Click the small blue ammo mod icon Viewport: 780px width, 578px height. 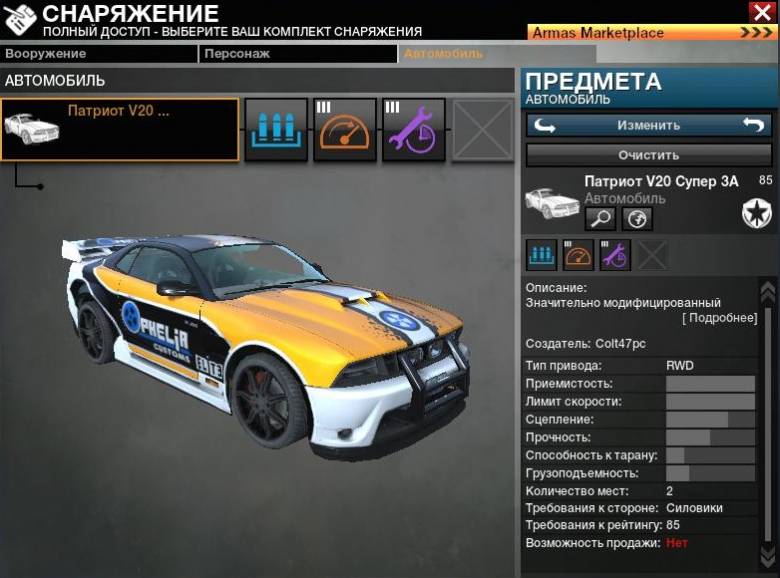click(542, 255)
